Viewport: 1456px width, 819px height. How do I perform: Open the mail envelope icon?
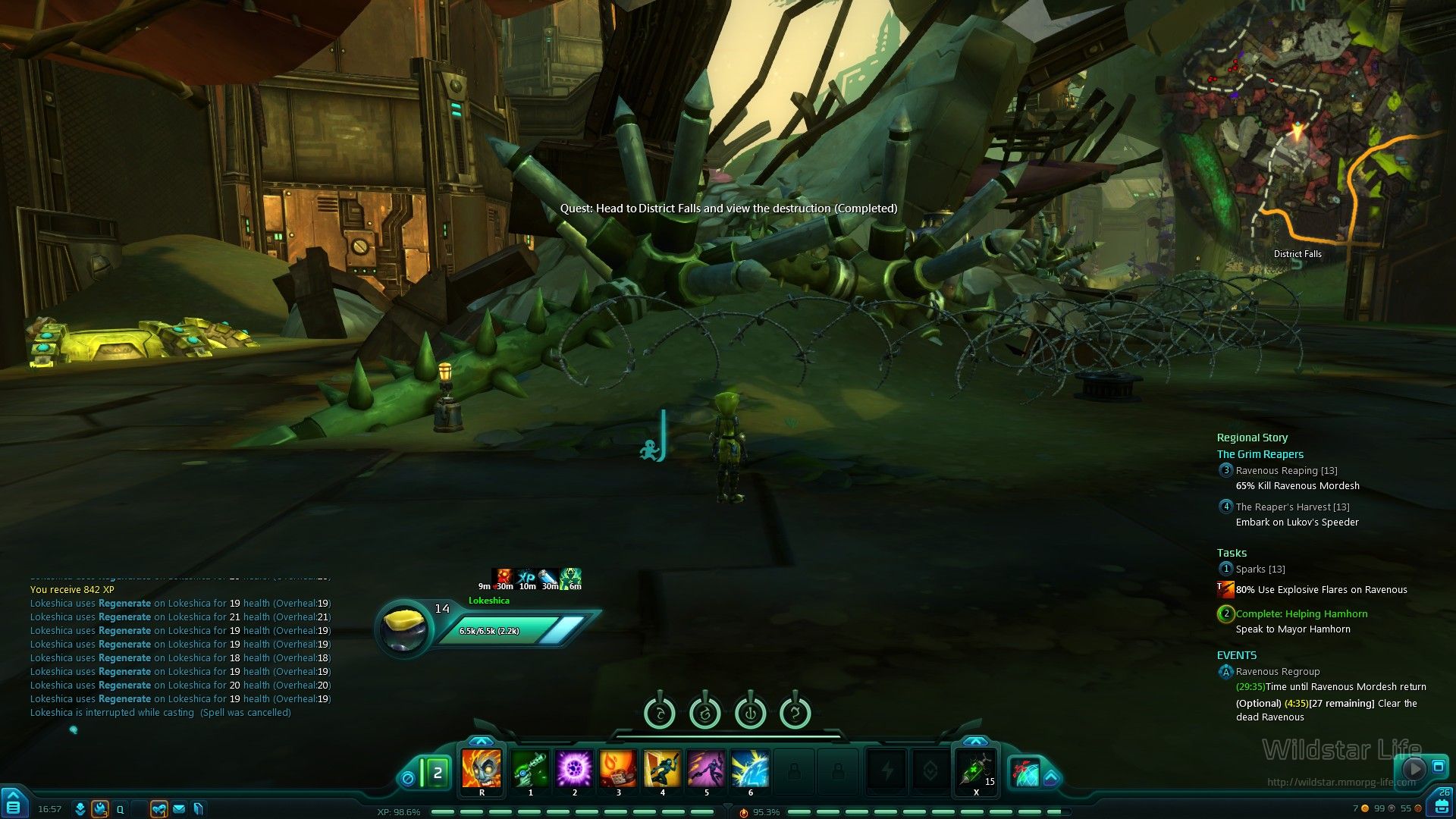pos(179,809)
